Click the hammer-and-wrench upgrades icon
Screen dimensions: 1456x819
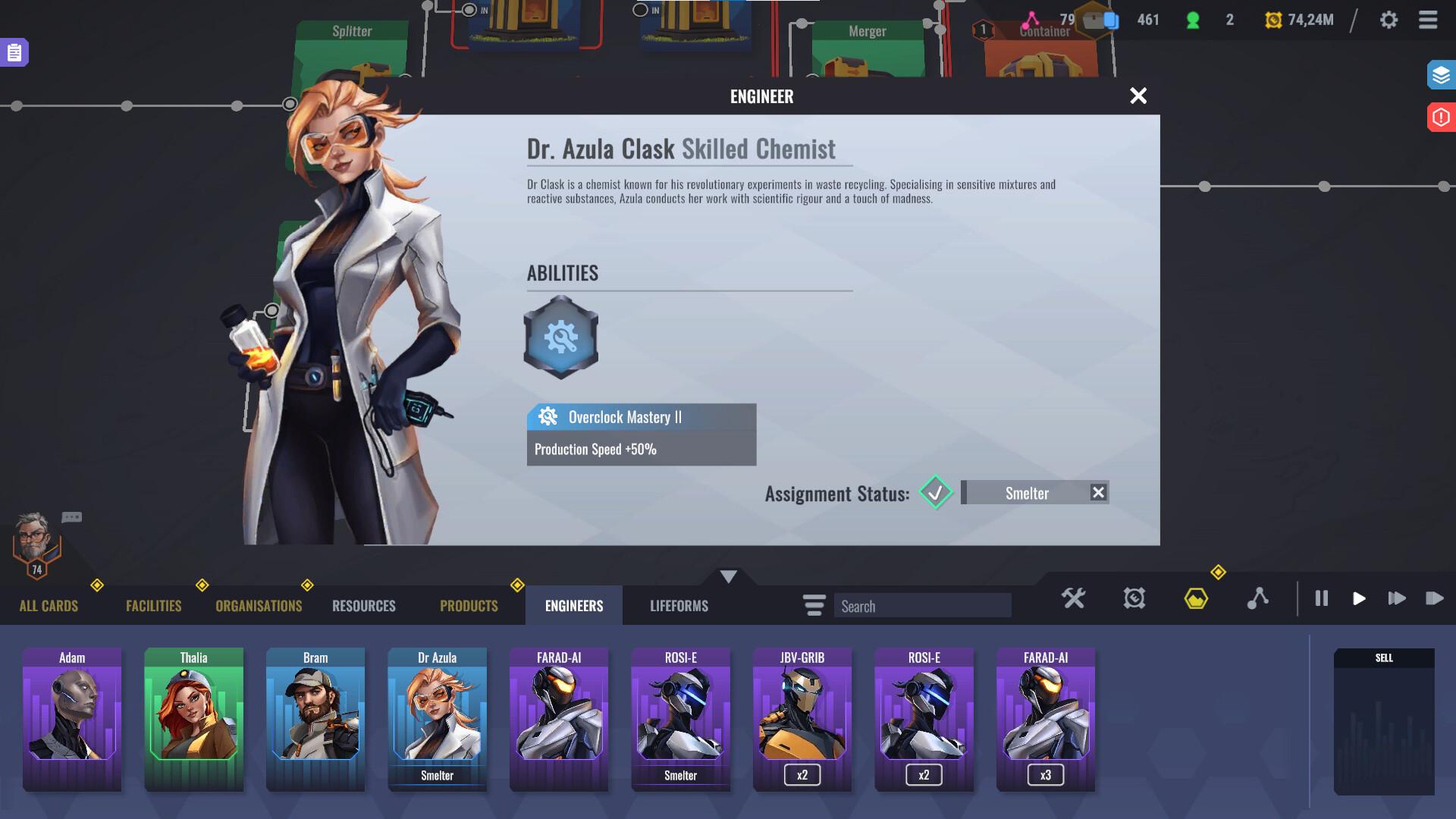point(1074,598)
